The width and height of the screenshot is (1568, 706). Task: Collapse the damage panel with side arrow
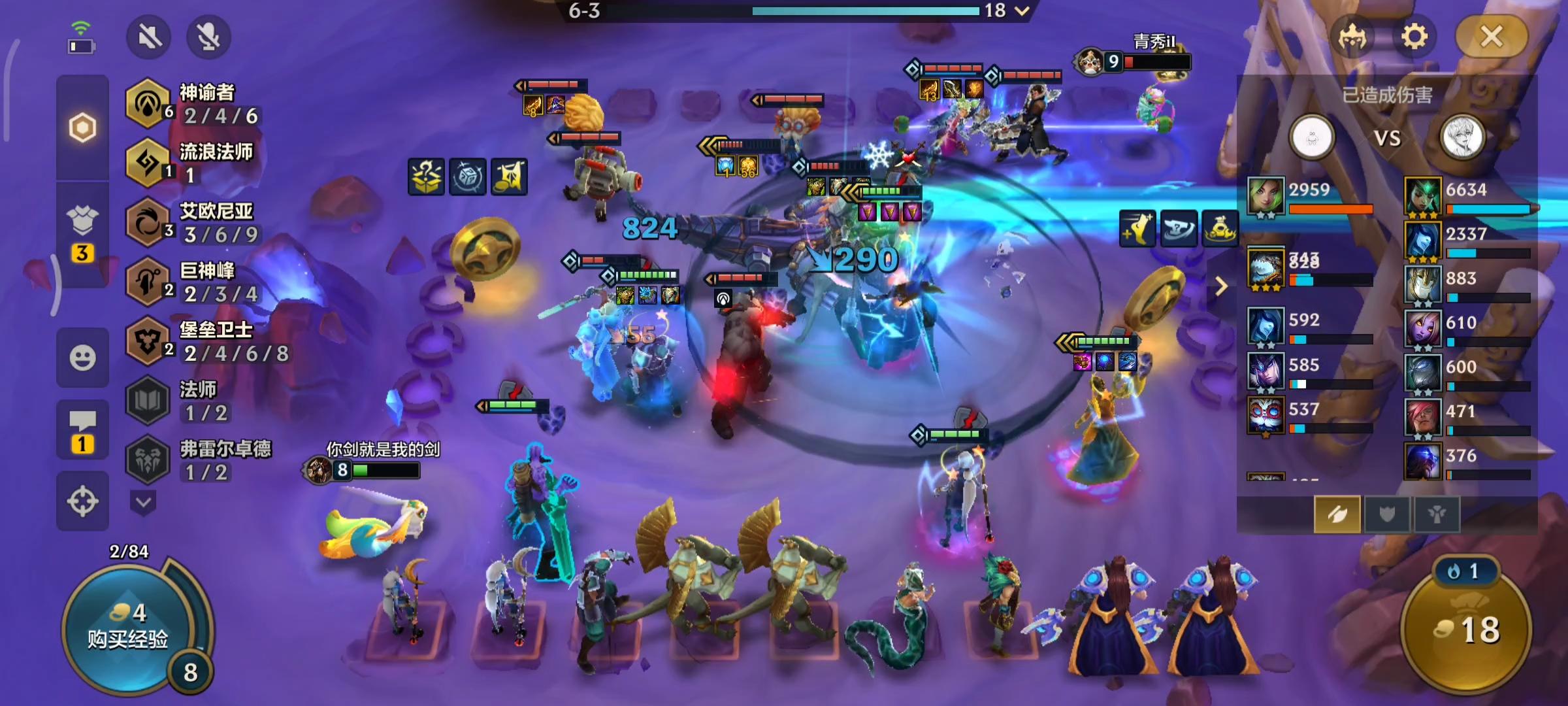point(1220,286)
